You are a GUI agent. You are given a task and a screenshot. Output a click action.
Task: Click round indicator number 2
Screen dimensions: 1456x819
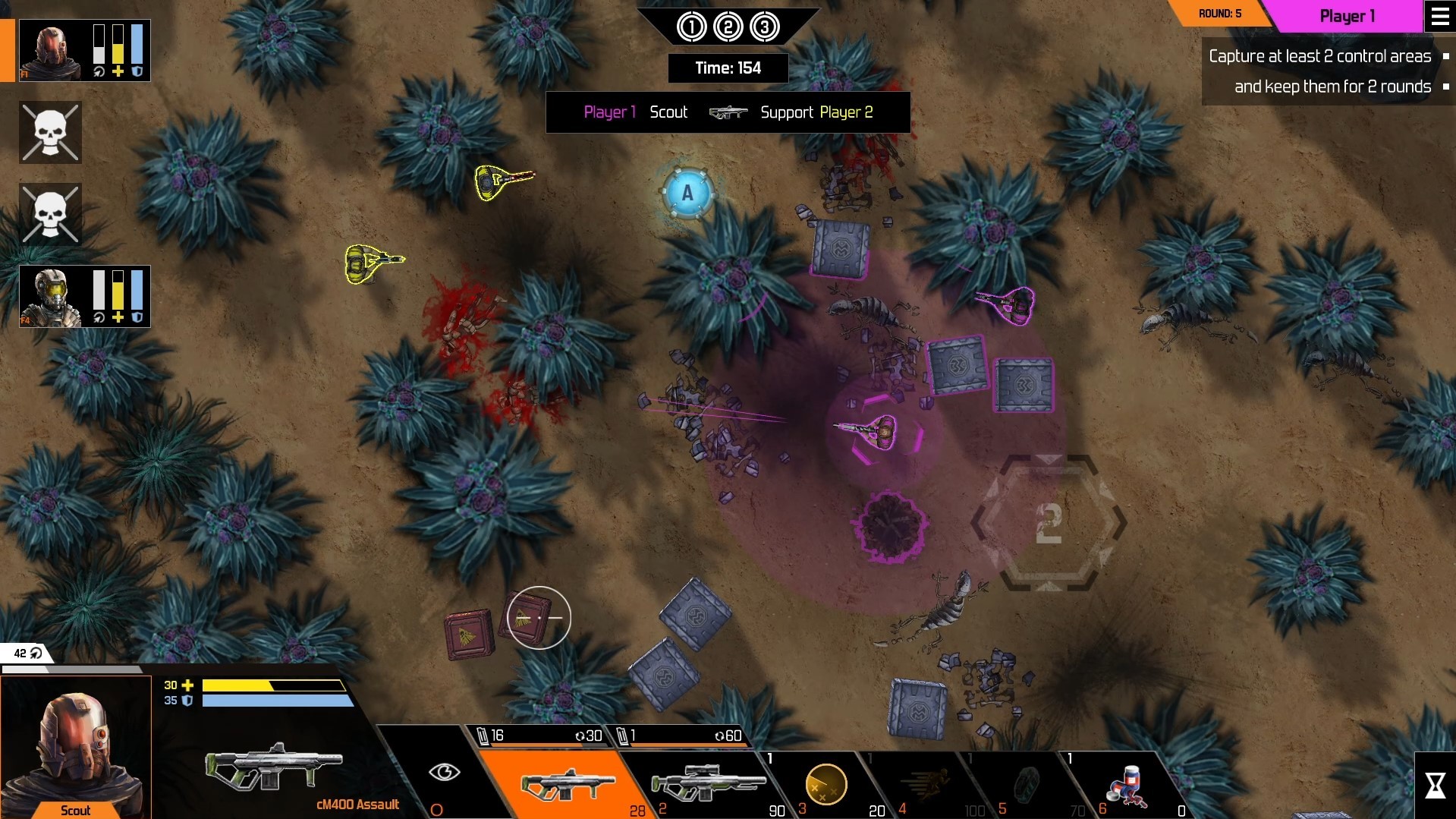(x=728, y=25)
